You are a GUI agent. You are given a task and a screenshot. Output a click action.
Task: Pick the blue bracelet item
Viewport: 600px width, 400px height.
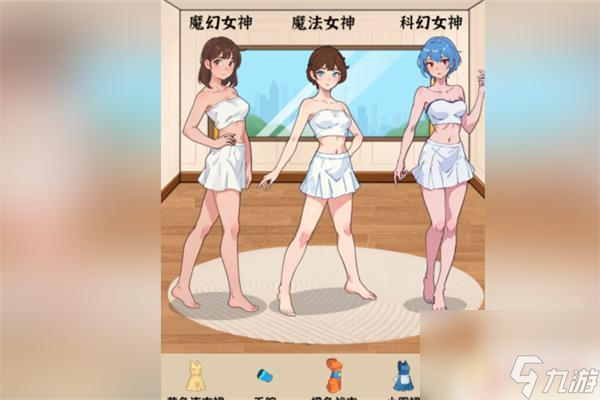(x=264, y=376)
